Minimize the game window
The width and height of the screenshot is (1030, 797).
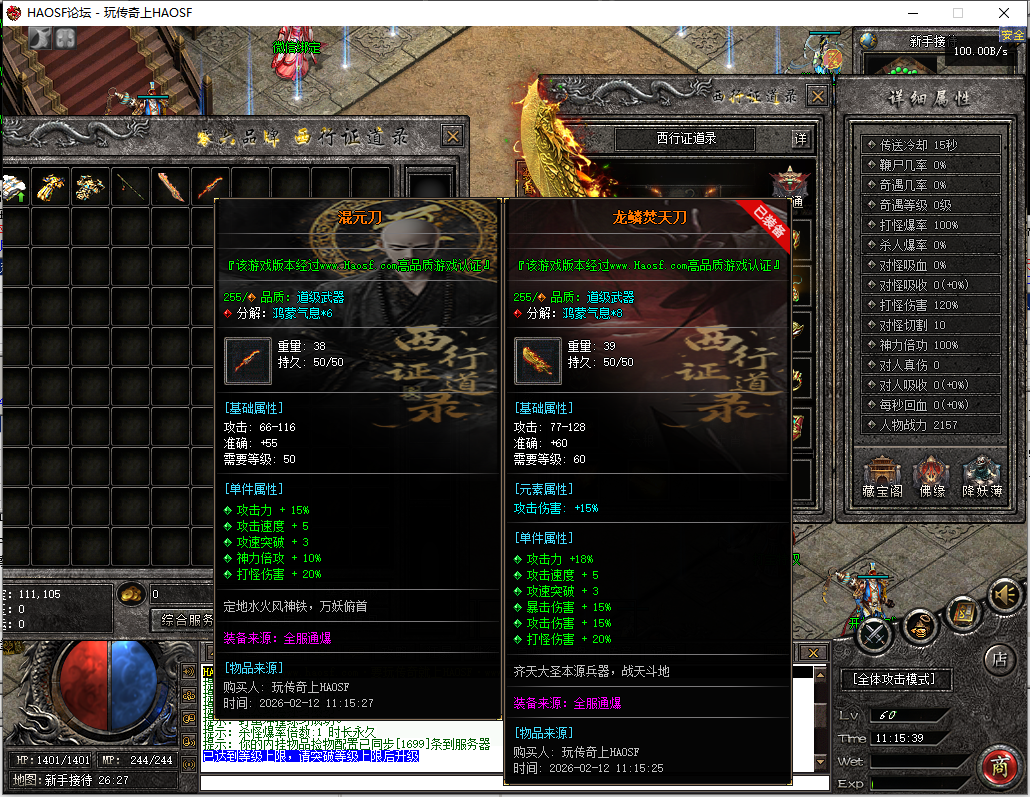tap(911, 13)
